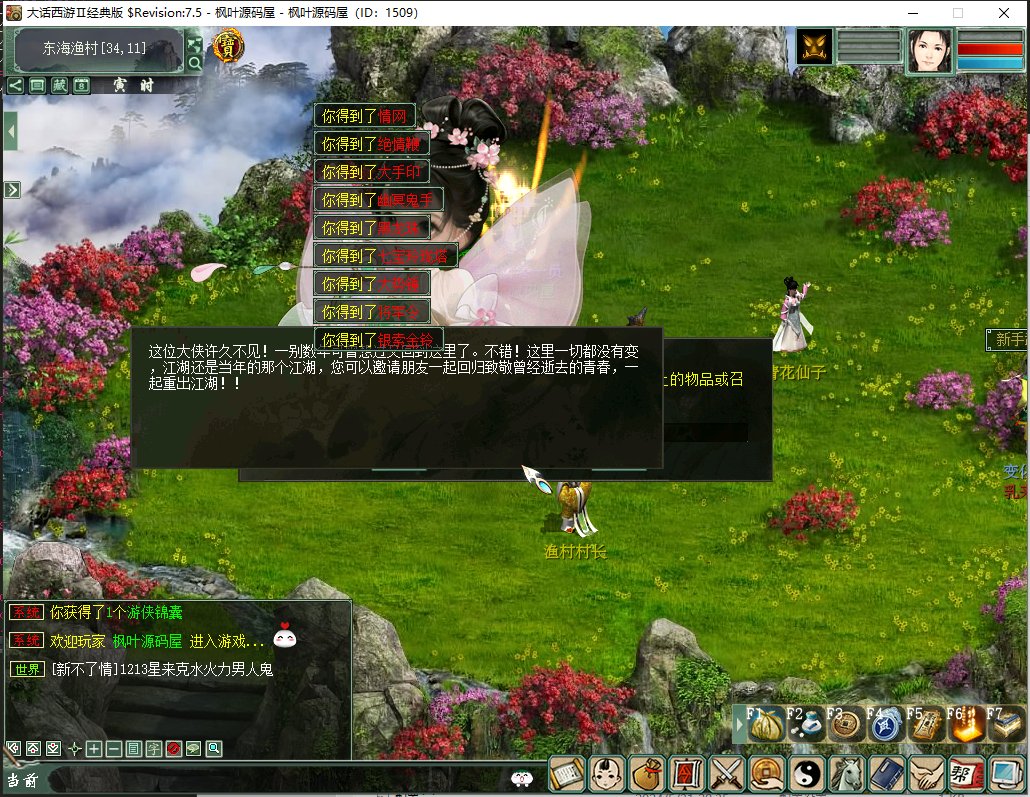Open the world map icon beside the location name
The width and height of the screenshot is (1030, 797).
[x=195, y=43]
